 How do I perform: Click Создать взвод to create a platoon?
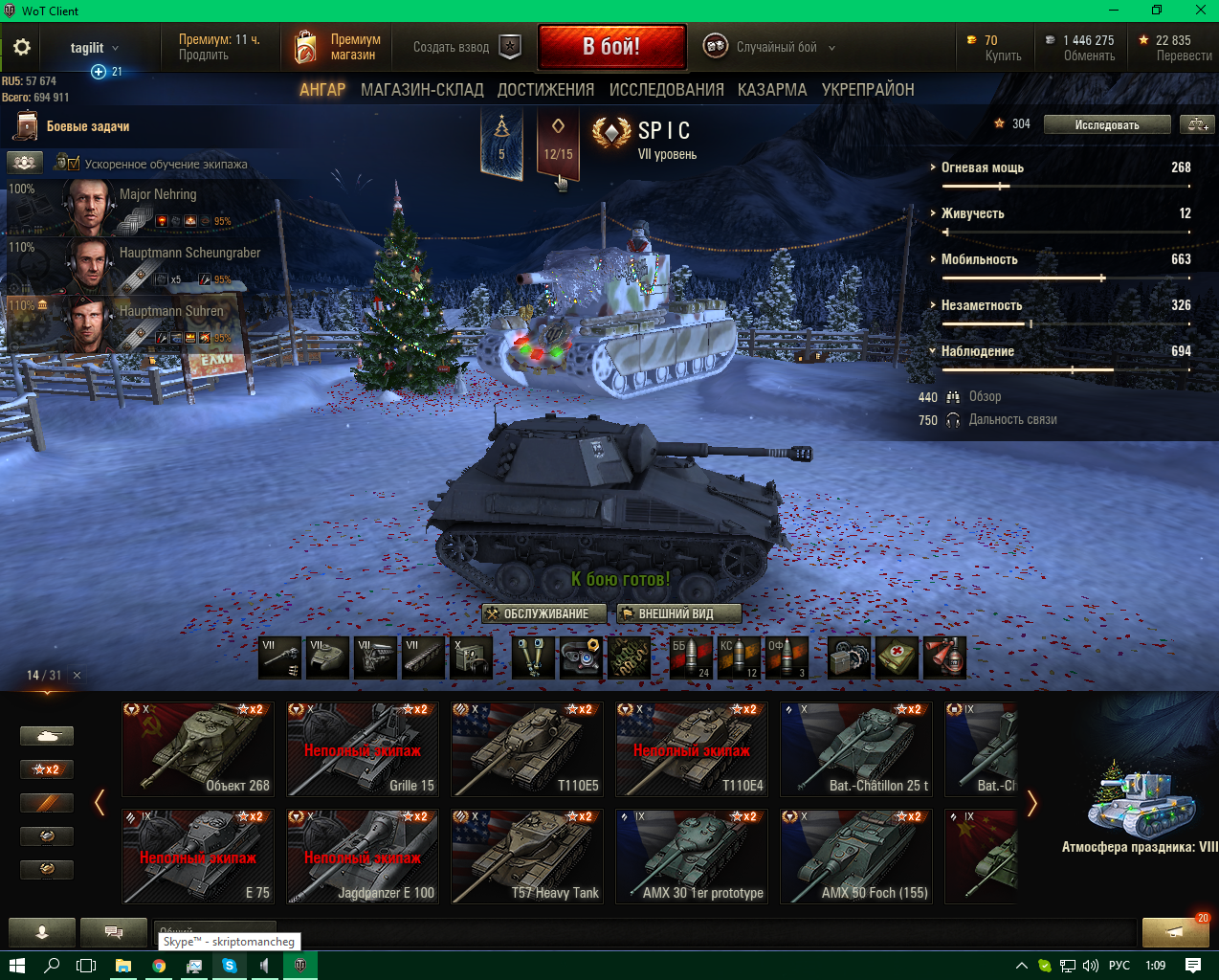point(467,47)
